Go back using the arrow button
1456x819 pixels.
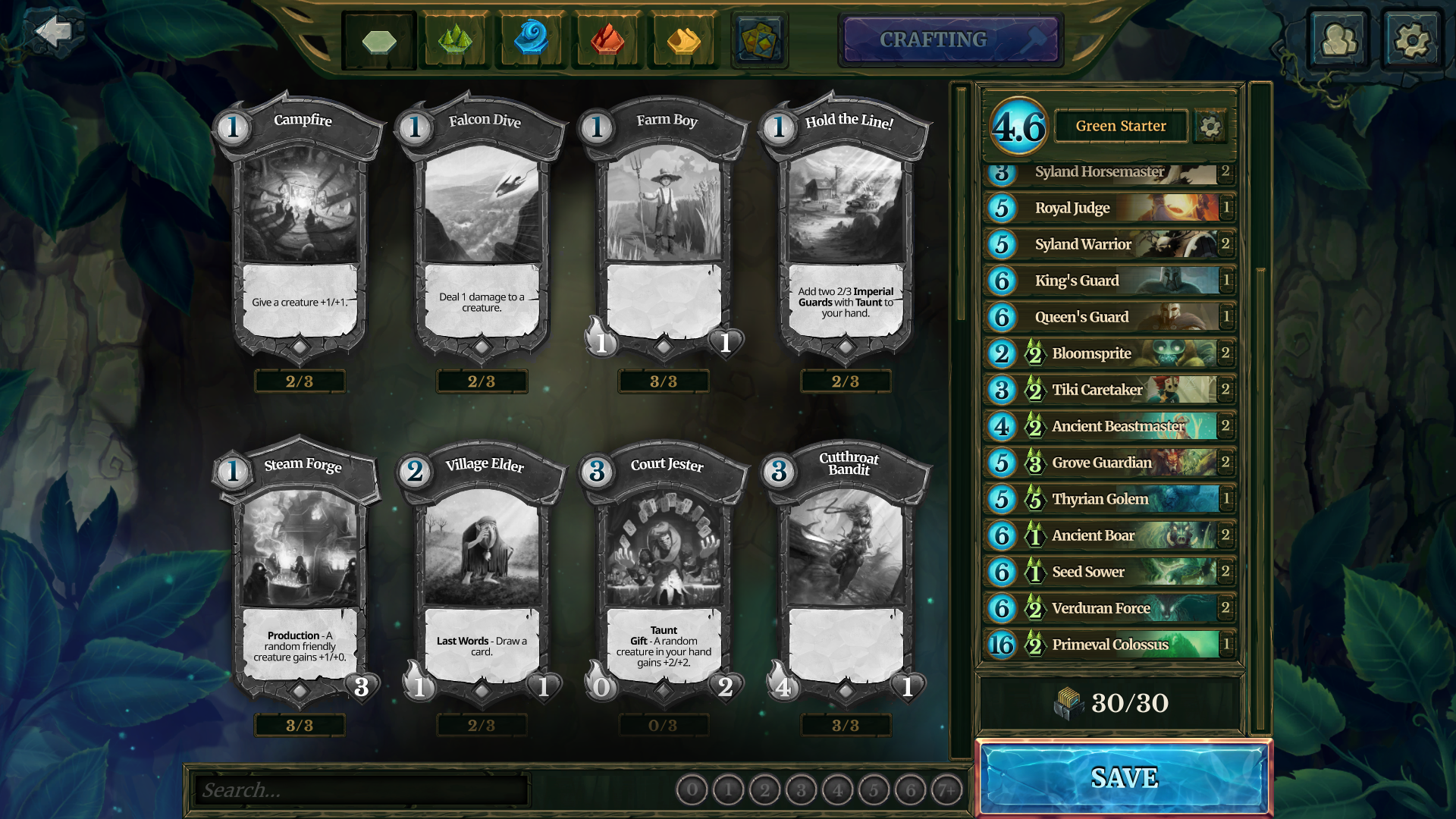click(x=53, y=32)
